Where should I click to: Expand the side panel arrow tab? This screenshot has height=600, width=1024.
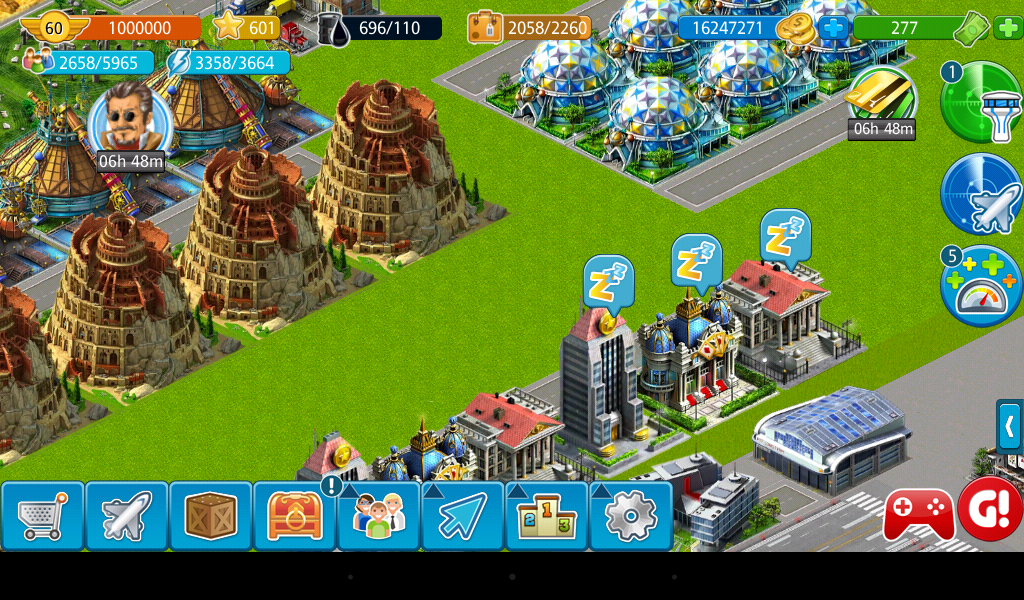coord(1010,427)
